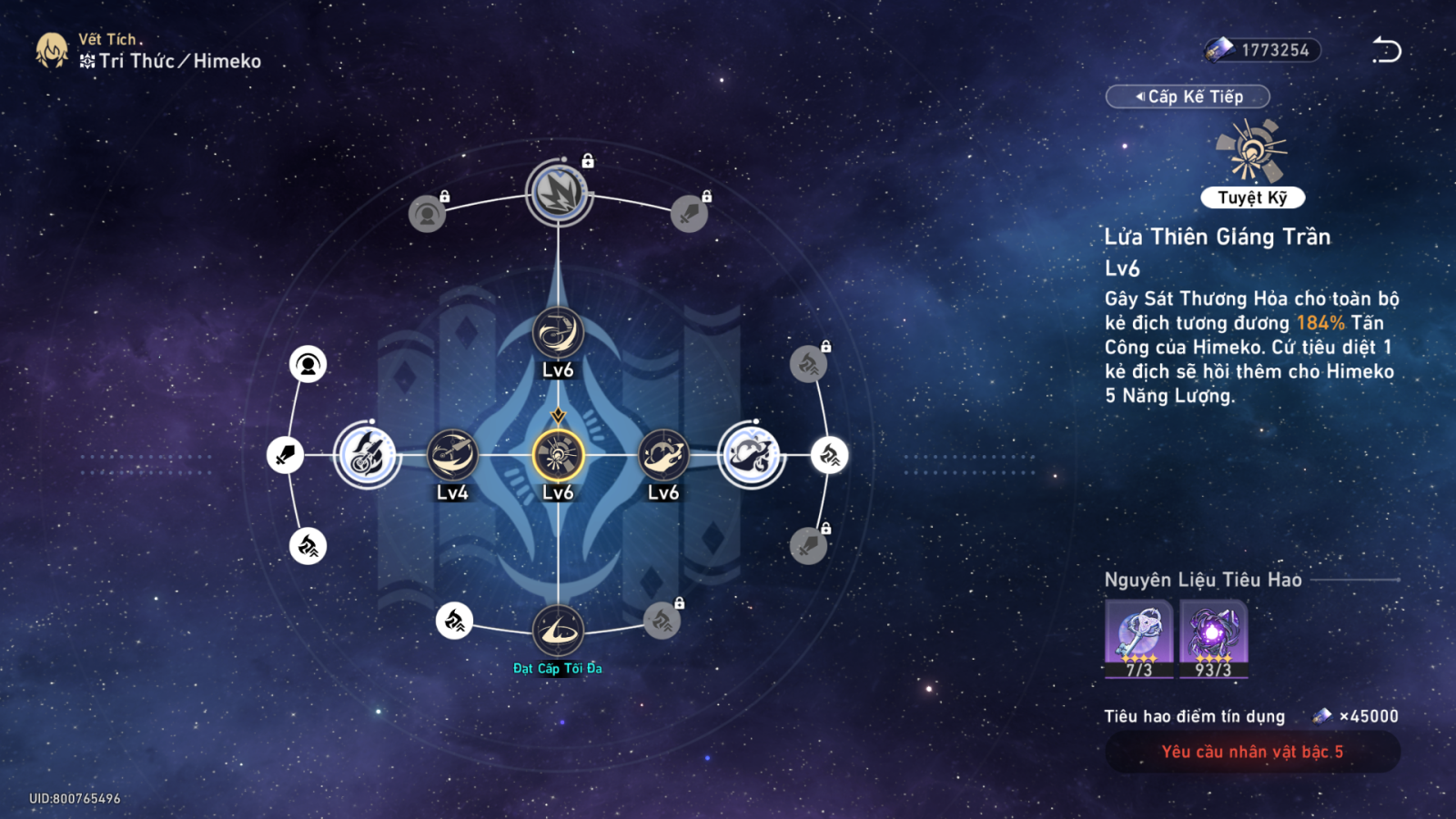Select the locked lightning-burst bonus ability node
This screenshot has width=1456, height=819.
tap(559, 193)
